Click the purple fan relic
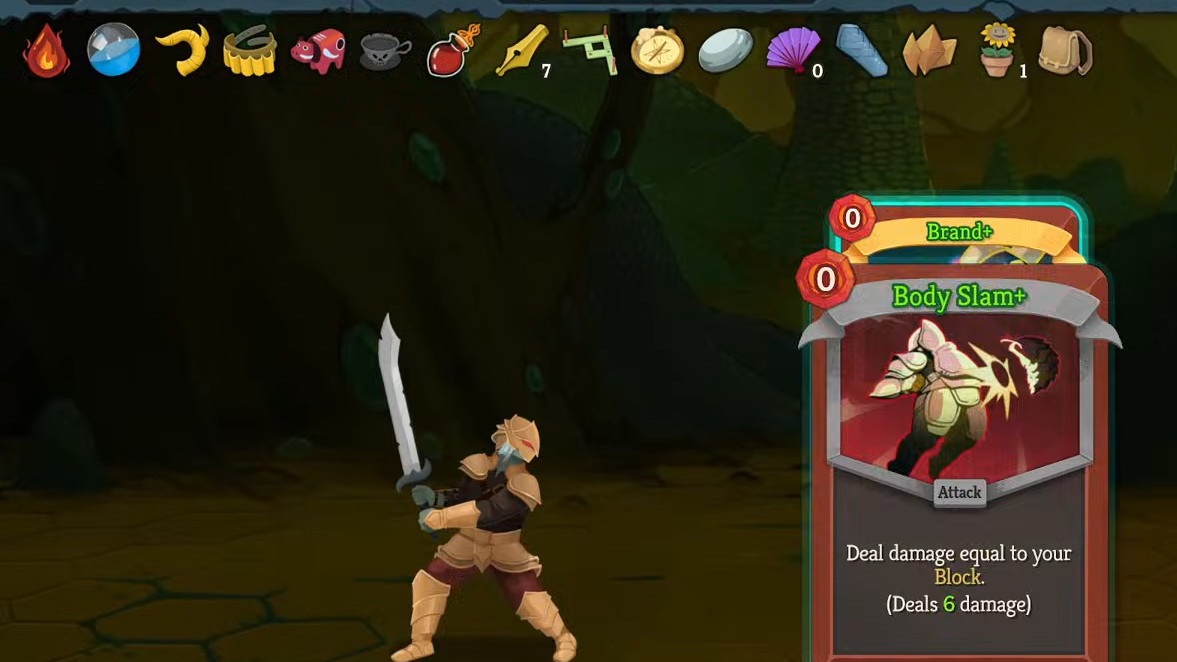Viewport: 1177px width, 662px height. pos(793,50)
